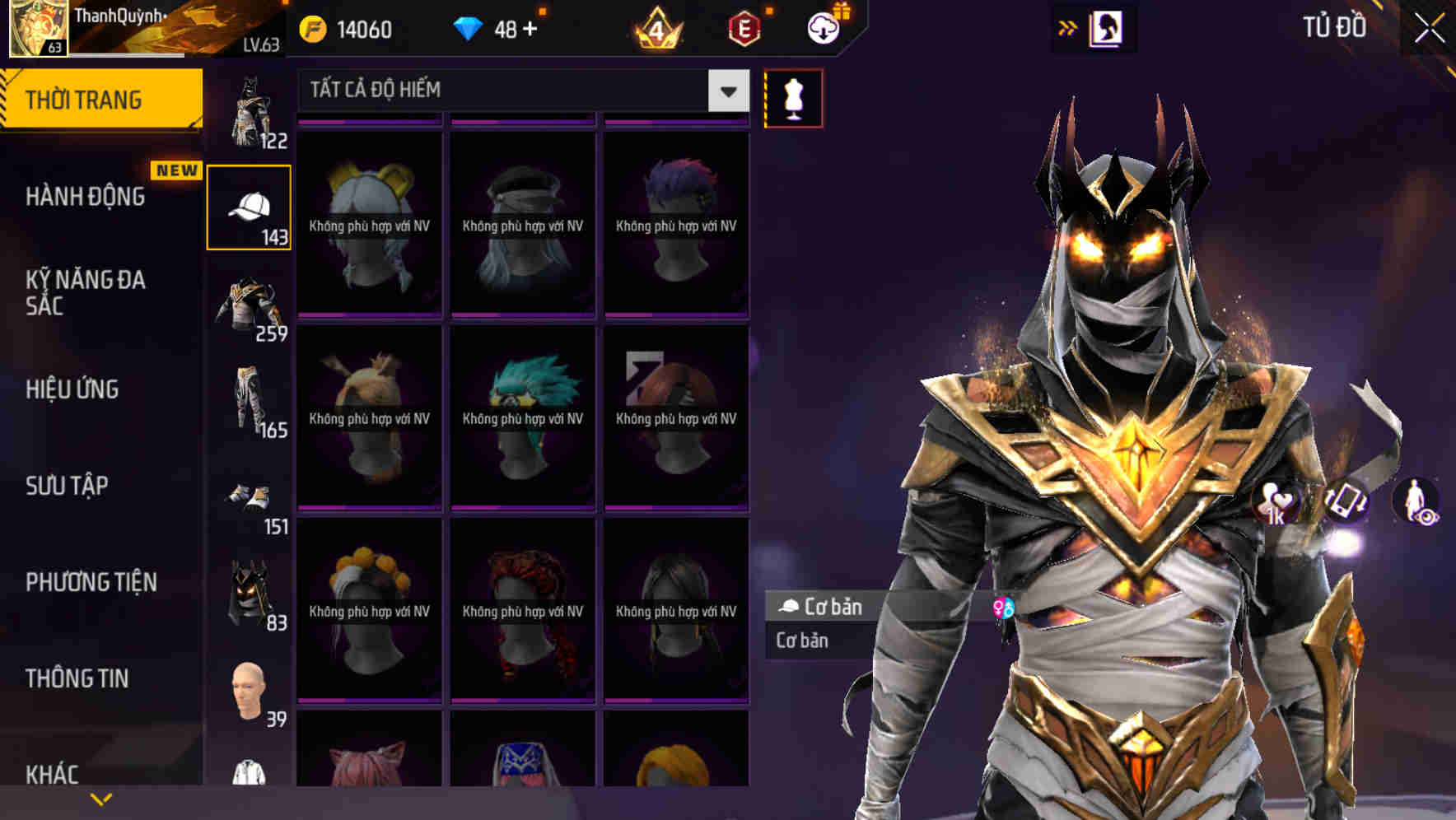The height and width of the screenshot is (820, 1456).
Task: Collapse the wardrobe panel using the double arrows
Action: [x=1069, y=27]
